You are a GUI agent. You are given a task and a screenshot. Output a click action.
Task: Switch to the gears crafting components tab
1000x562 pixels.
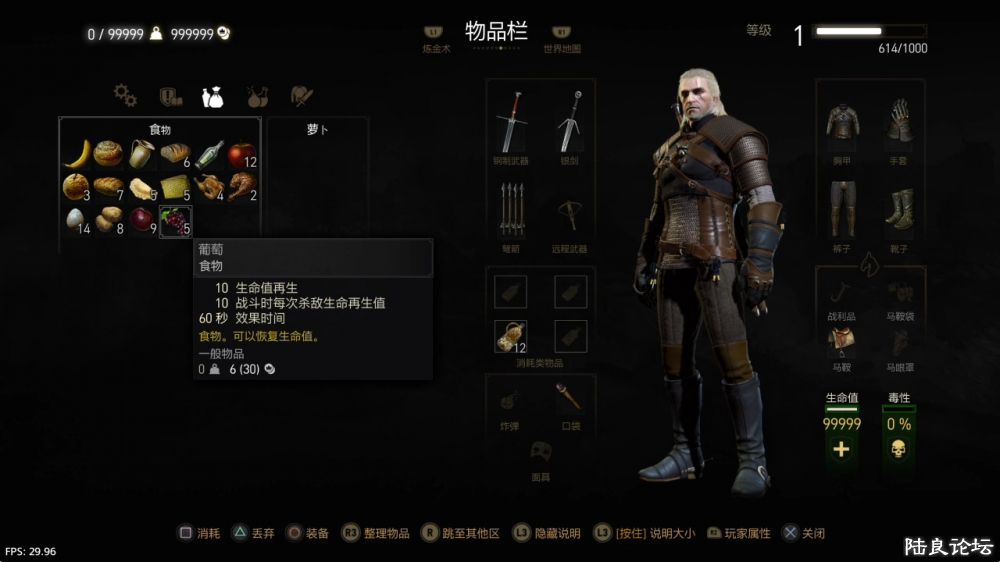pyautogui.click(x=125, y=95)
